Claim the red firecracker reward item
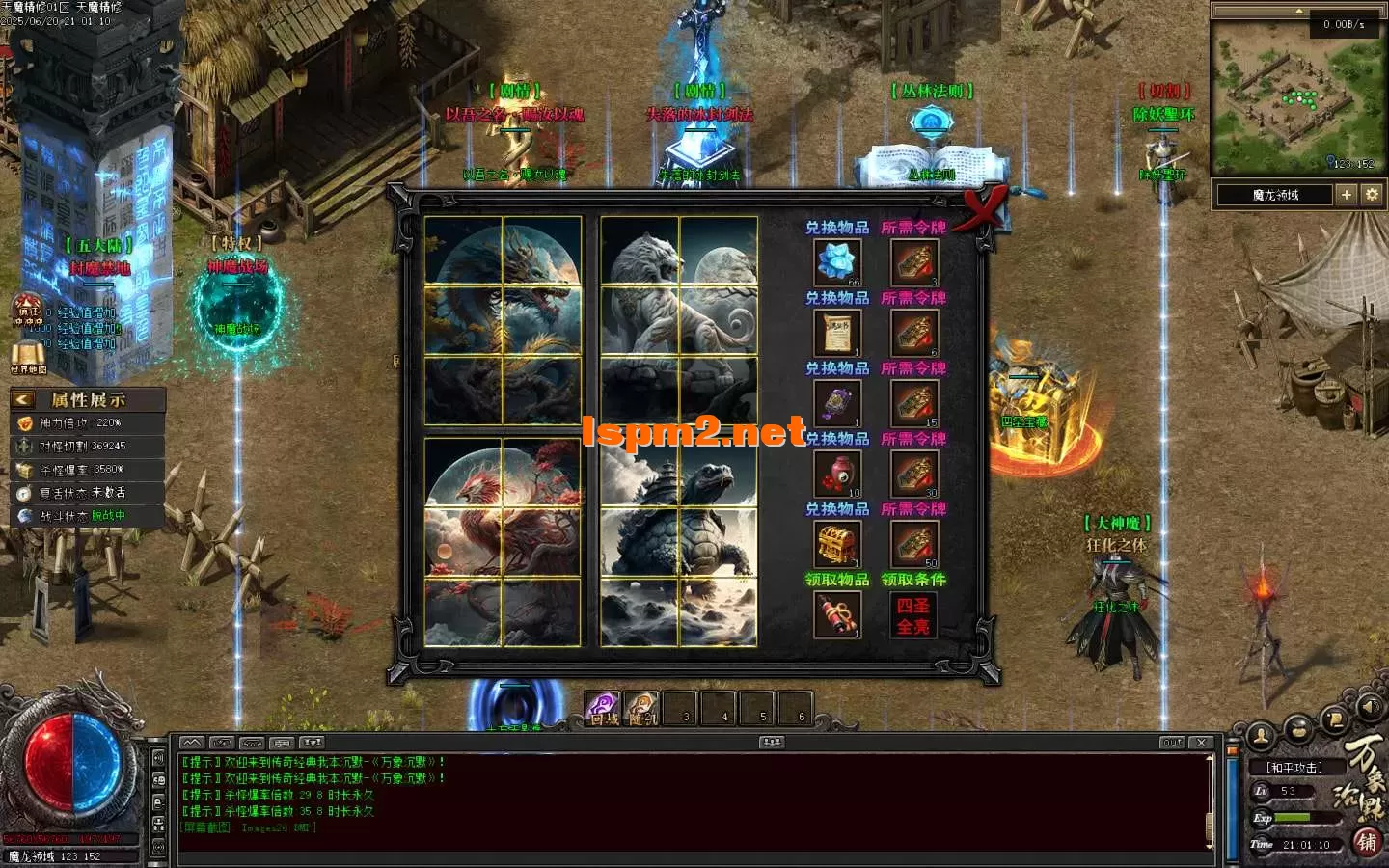Viewport: 1389px width, 868px height. click(836, 614)
